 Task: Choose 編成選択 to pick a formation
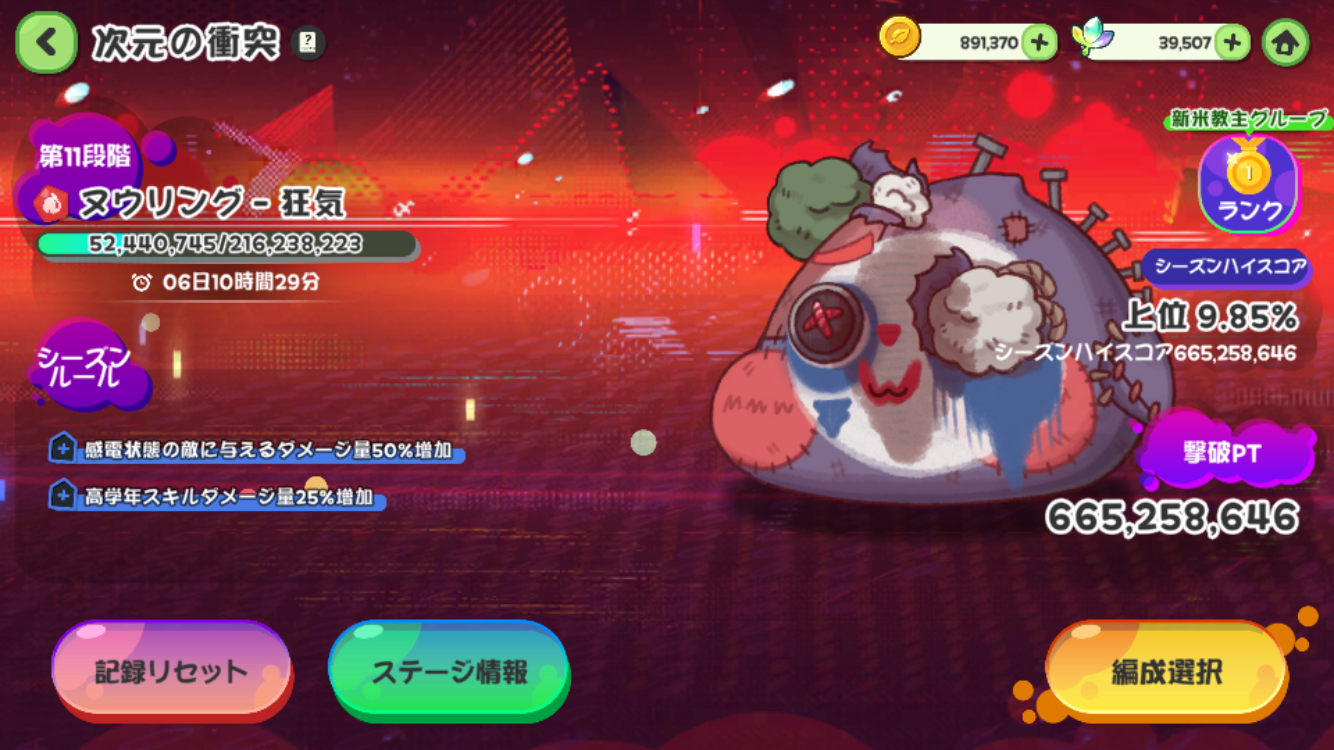pyautogui.click(x=1166, y=672)
